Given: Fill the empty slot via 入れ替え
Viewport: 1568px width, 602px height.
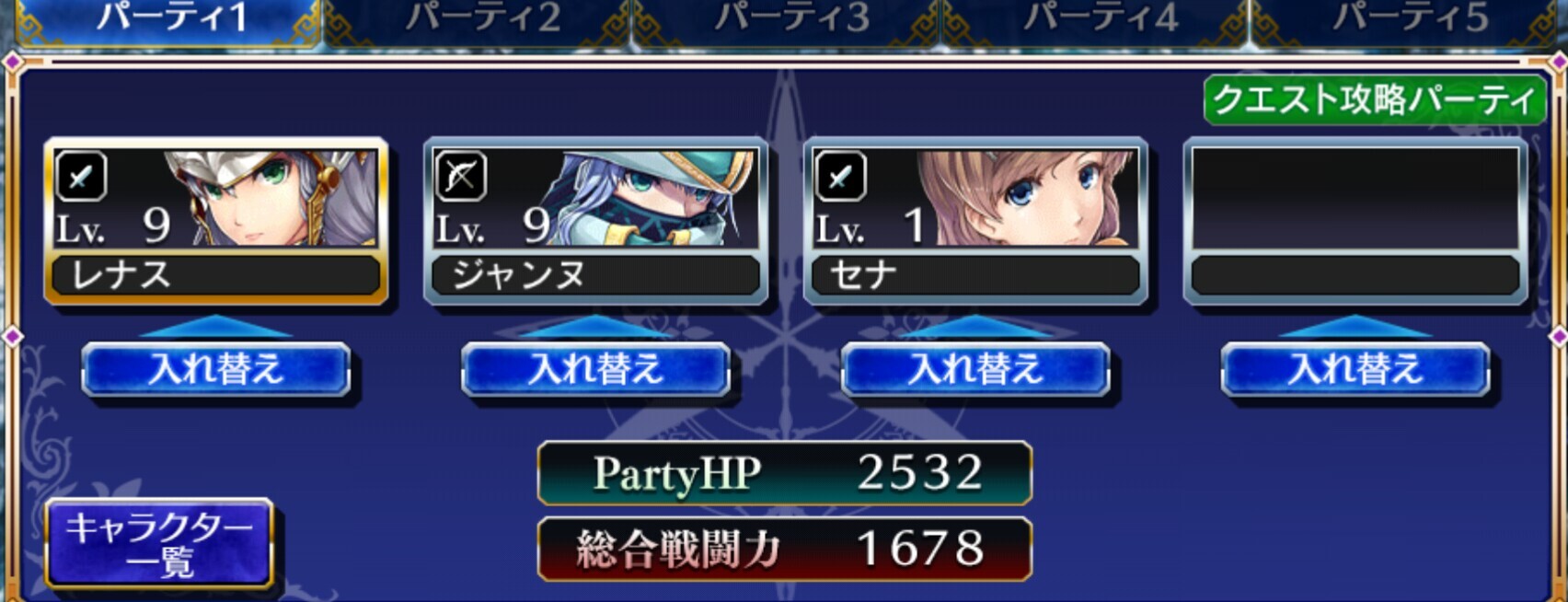Looking at the screenshot, I should (1355, 369).
